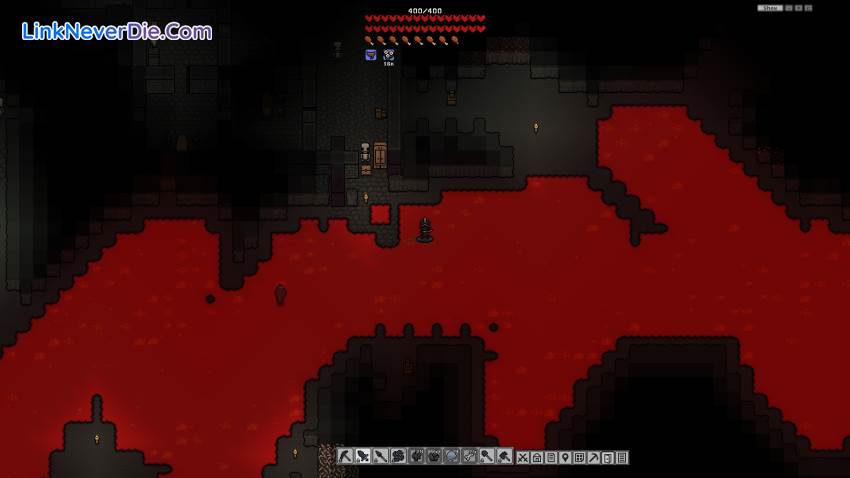Viewport: 850px width, 478px height.
Task: Click the blue bowl buff icon
Action: coord(371,55)
